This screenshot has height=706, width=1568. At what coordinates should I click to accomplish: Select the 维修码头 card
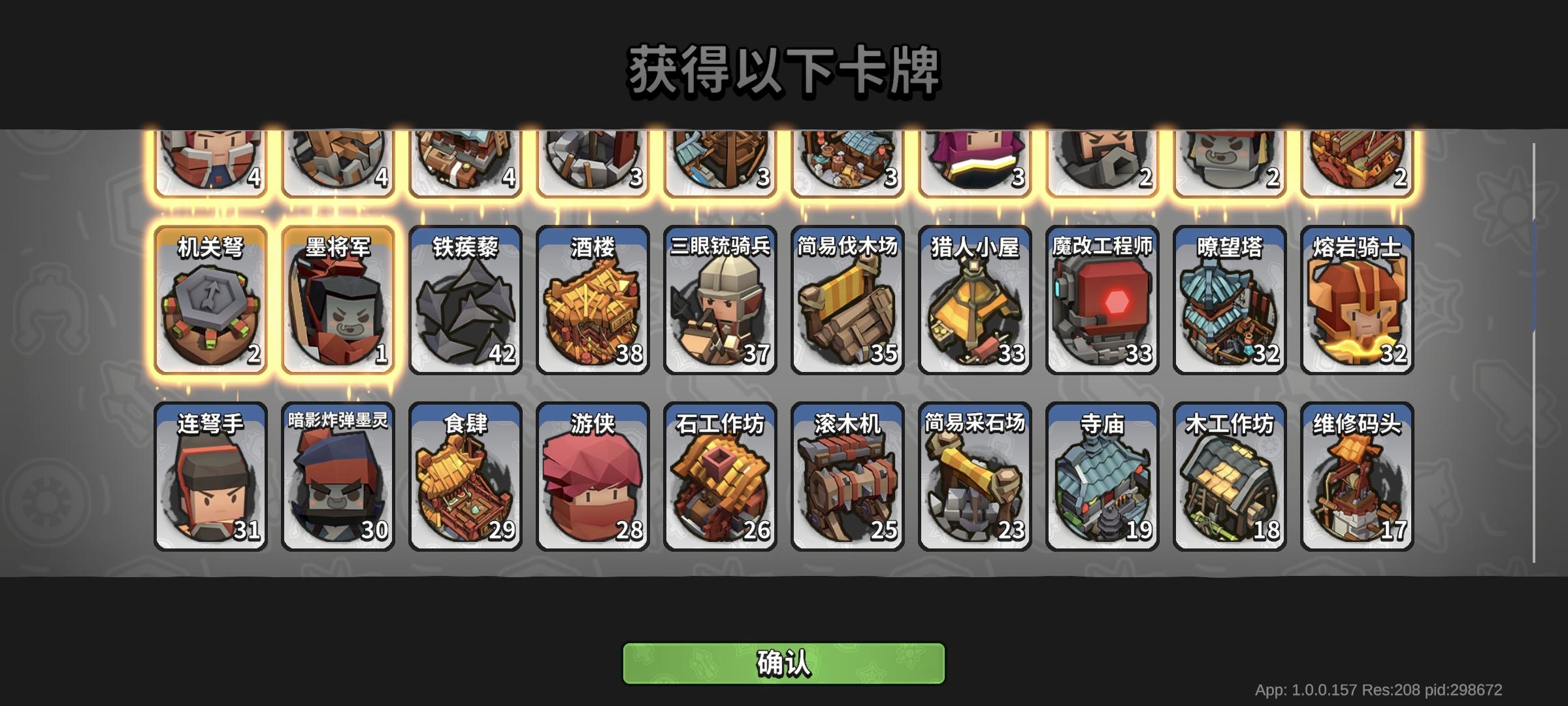click(1356, 474)
